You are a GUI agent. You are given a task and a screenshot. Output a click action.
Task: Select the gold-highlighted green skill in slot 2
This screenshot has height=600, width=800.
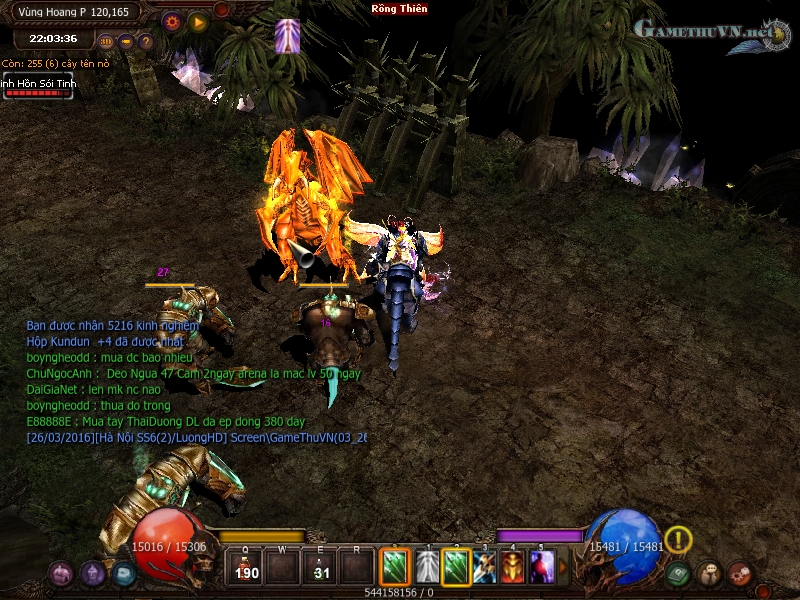[456, 568]
